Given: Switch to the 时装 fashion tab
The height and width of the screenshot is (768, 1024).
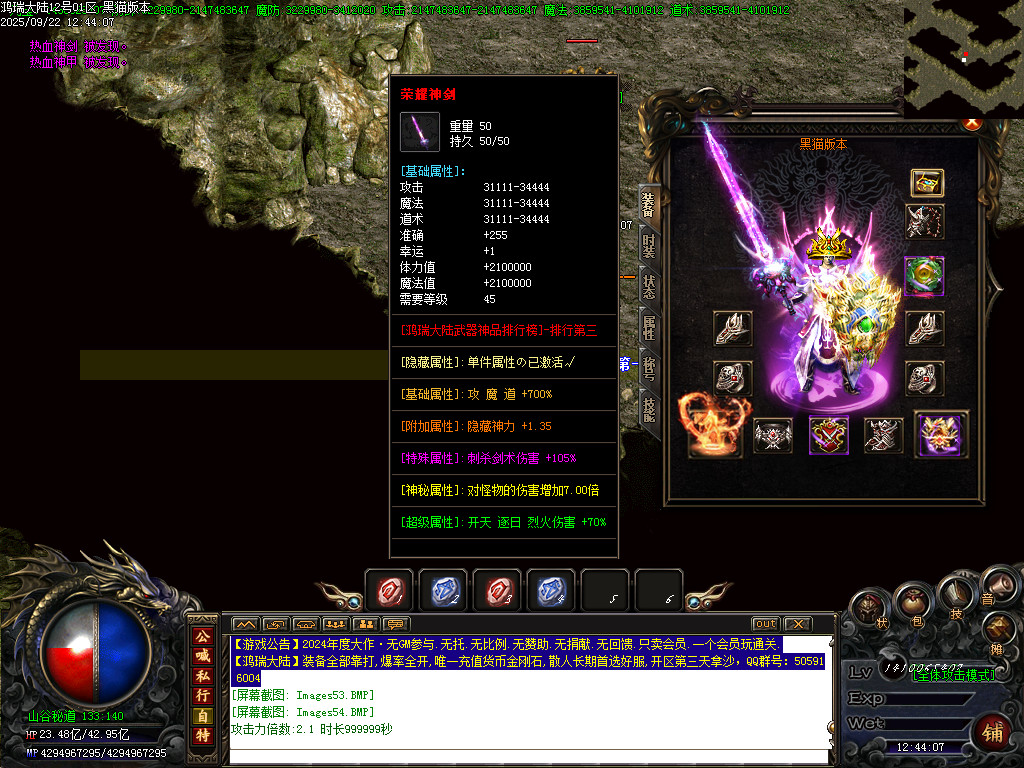Looking at the screenshot, I should tap(649, 245).
